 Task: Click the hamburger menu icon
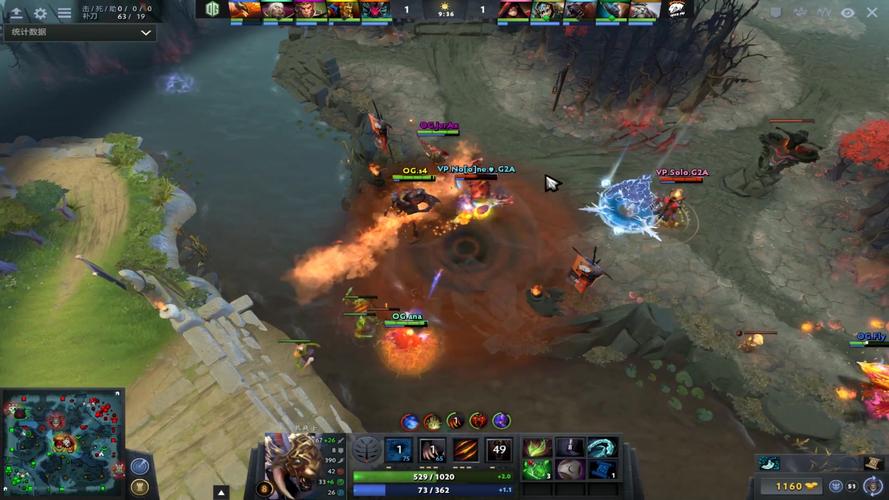[x=64, y=13]
